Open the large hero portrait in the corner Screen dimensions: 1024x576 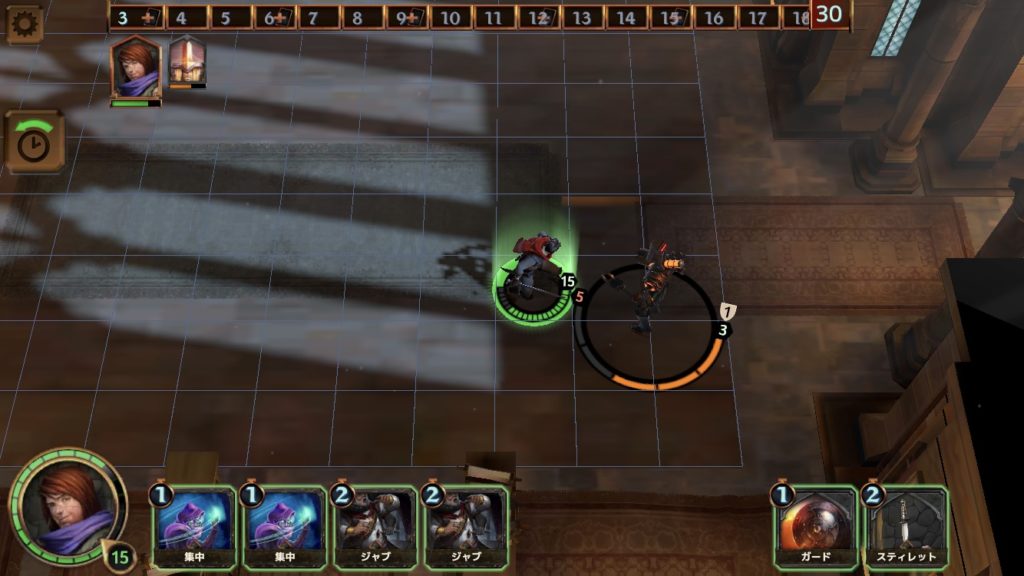click(66, 507)
